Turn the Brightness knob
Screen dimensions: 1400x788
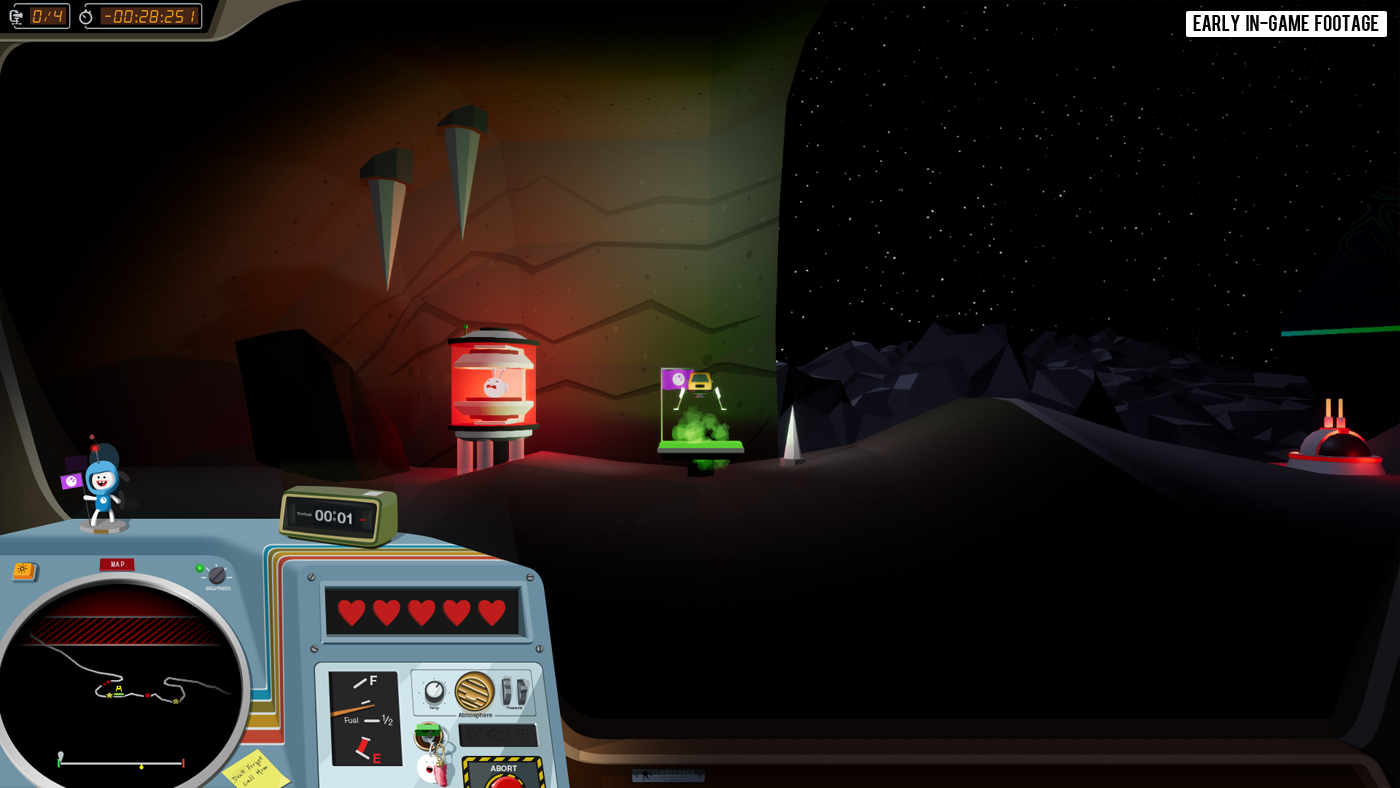coord(217,575)
